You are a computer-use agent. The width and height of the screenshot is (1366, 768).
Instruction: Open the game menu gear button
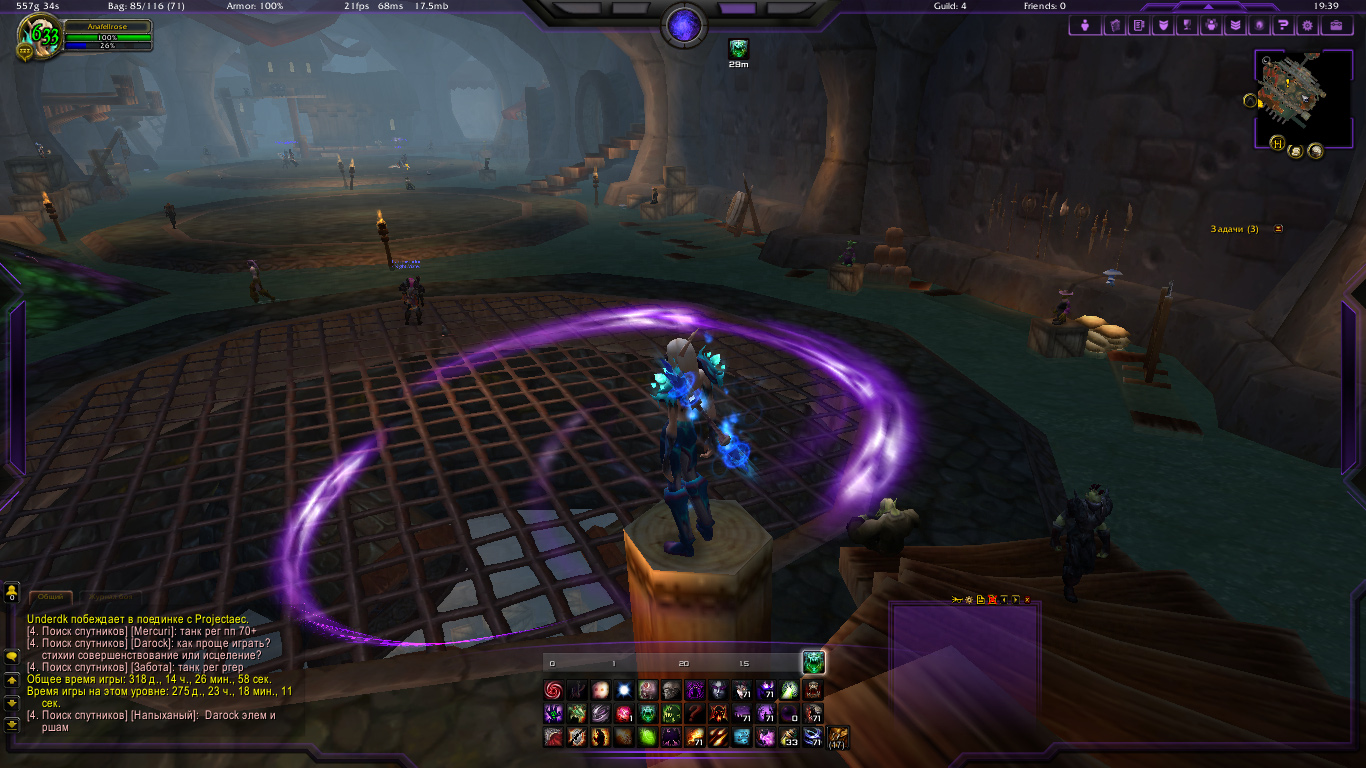(x=1307, y=25)
